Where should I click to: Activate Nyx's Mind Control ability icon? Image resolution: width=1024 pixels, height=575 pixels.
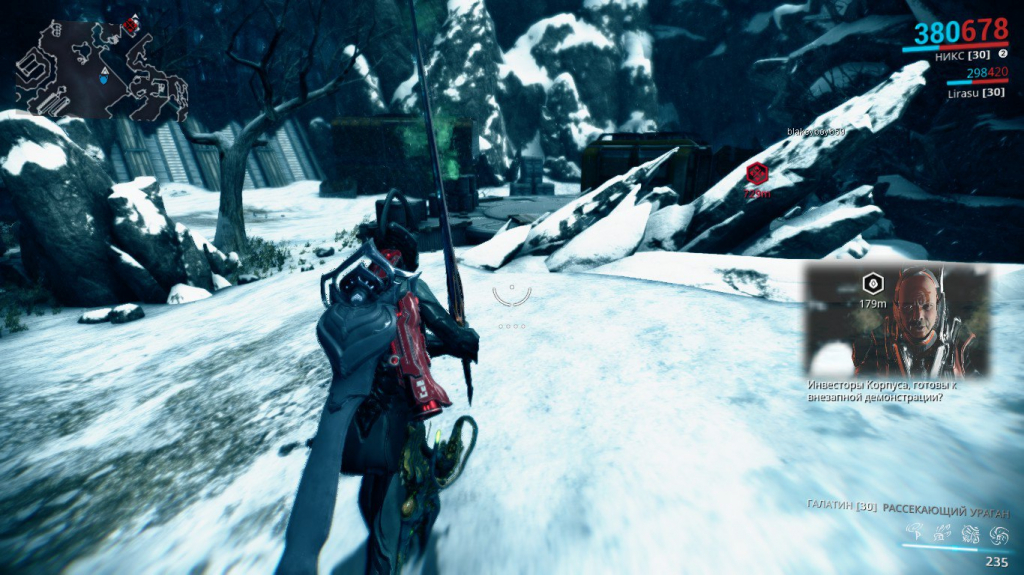(915, 534)
